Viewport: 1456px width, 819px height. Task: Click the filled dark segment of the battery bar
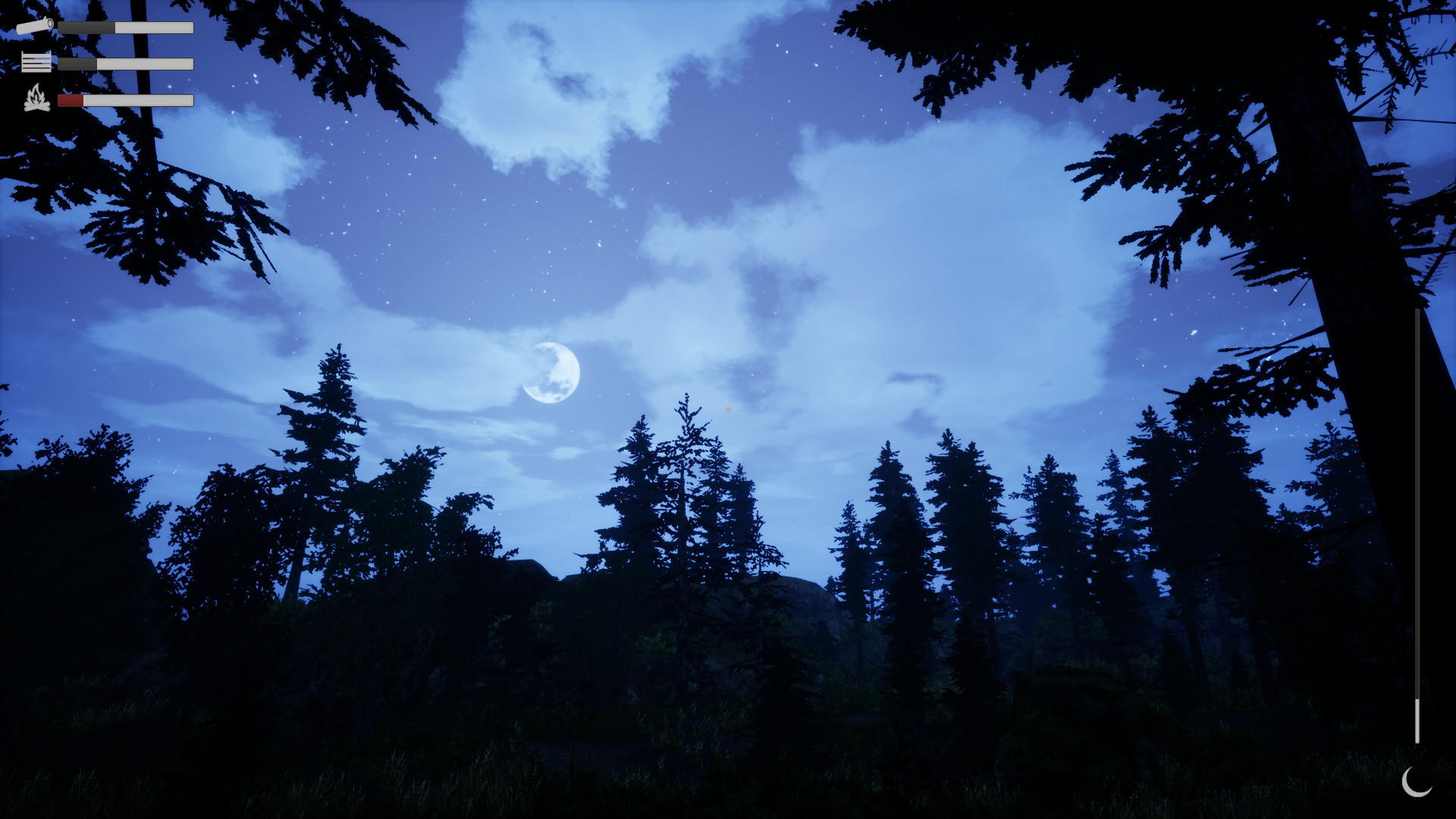(86, 27)
